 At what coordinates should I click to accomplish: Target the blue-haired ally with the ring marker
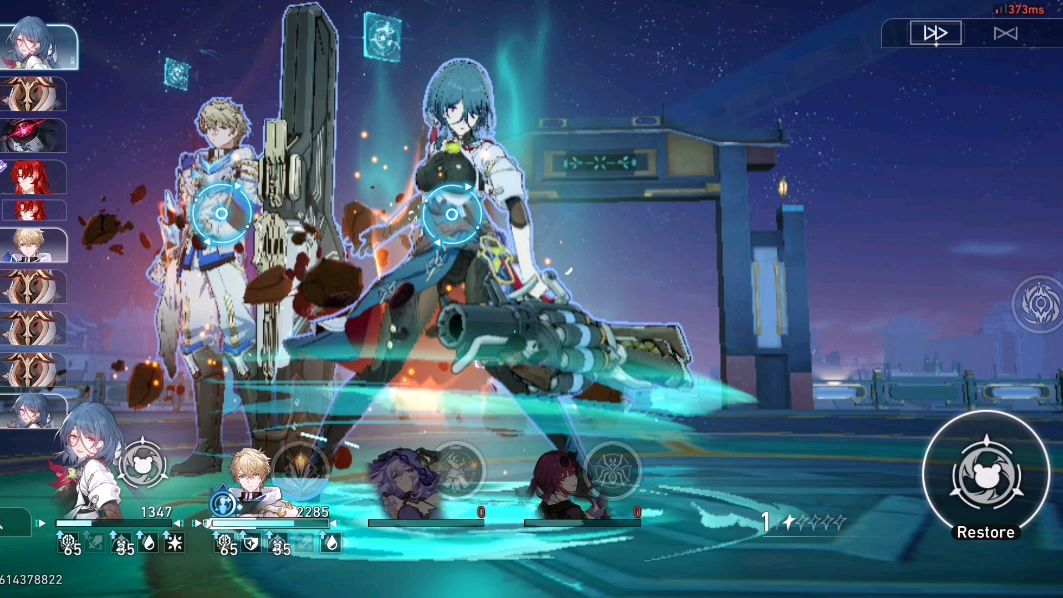tap(451, 214)
